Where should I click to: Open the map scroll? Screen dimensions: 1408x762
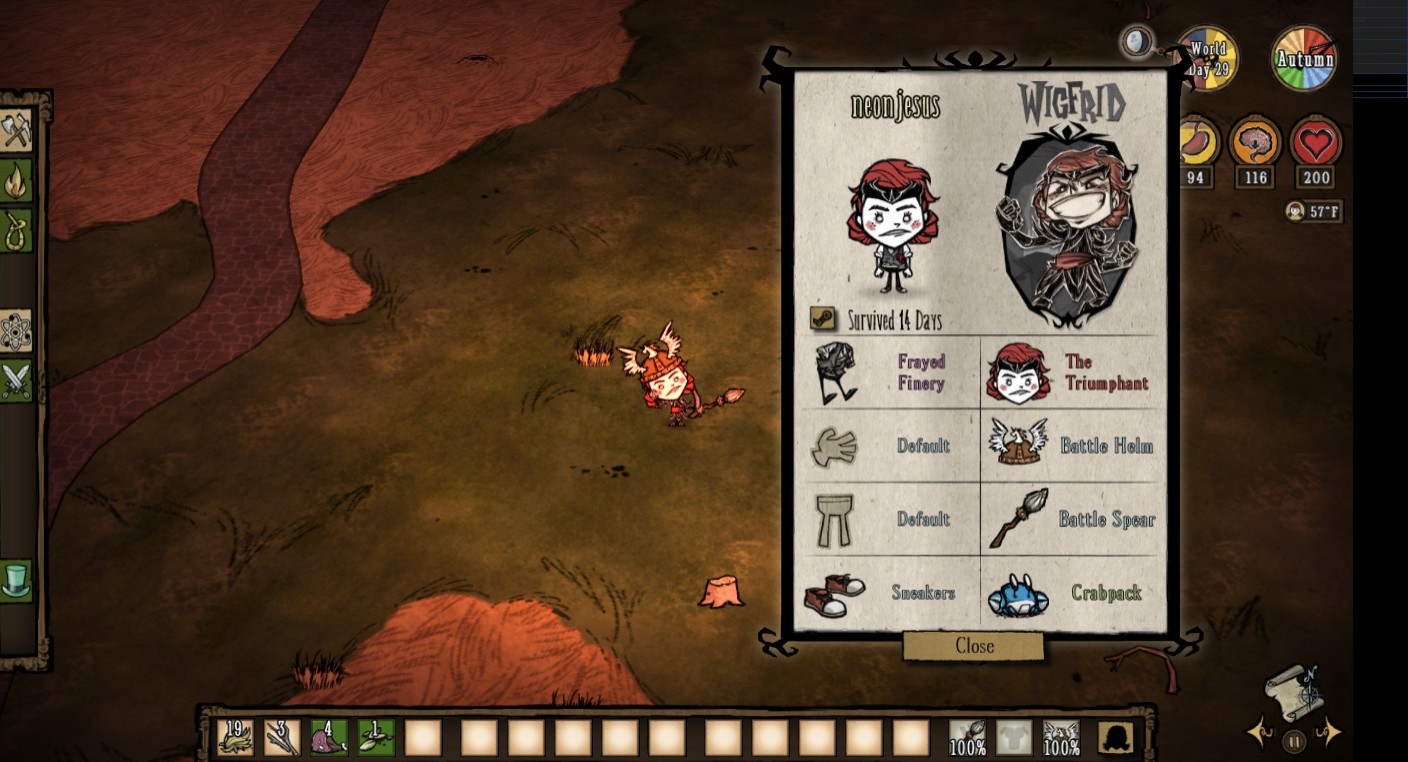[x=1293, y=695]
